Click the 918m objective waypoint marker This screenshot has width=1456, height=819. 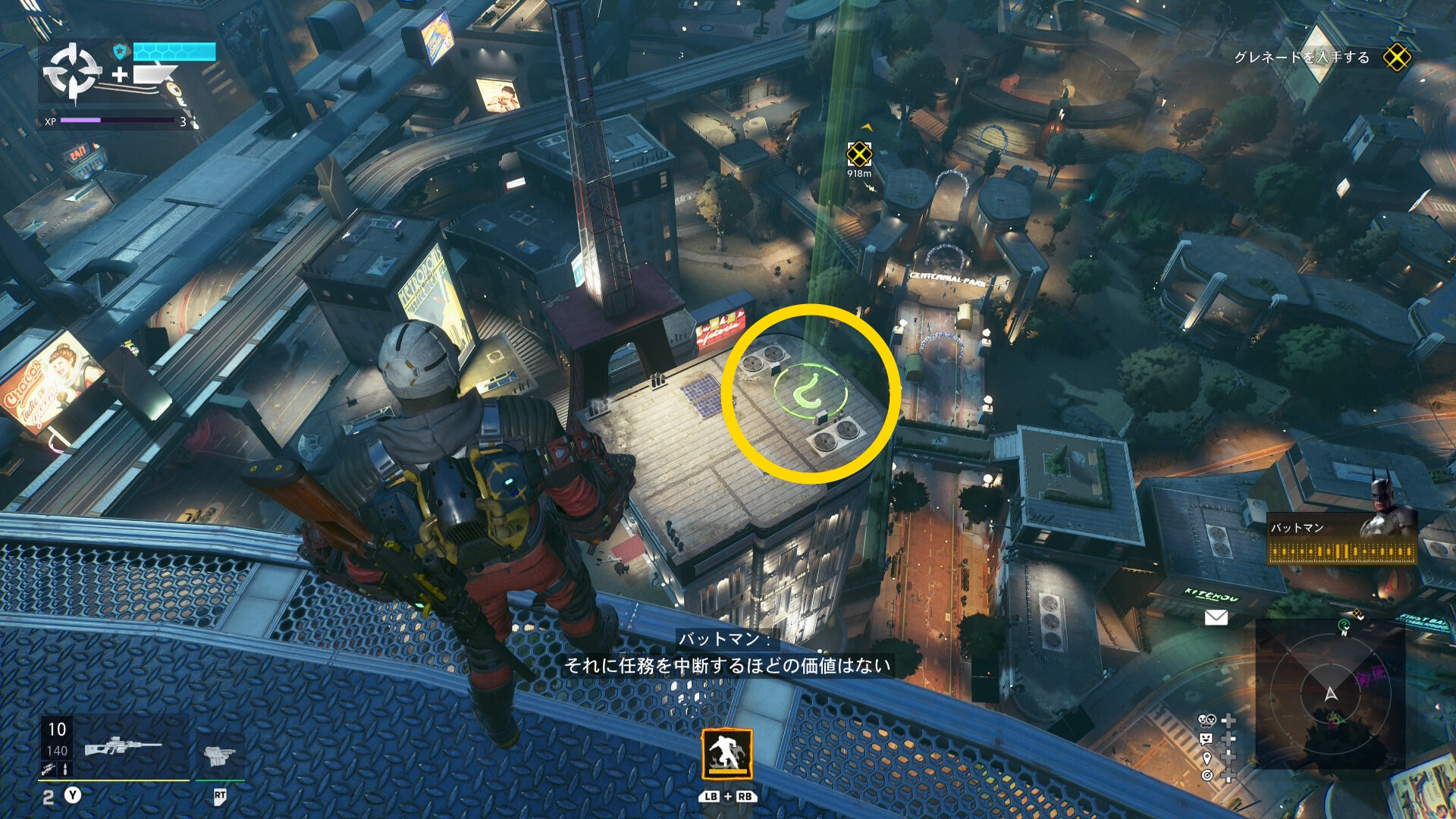(859, 155)
